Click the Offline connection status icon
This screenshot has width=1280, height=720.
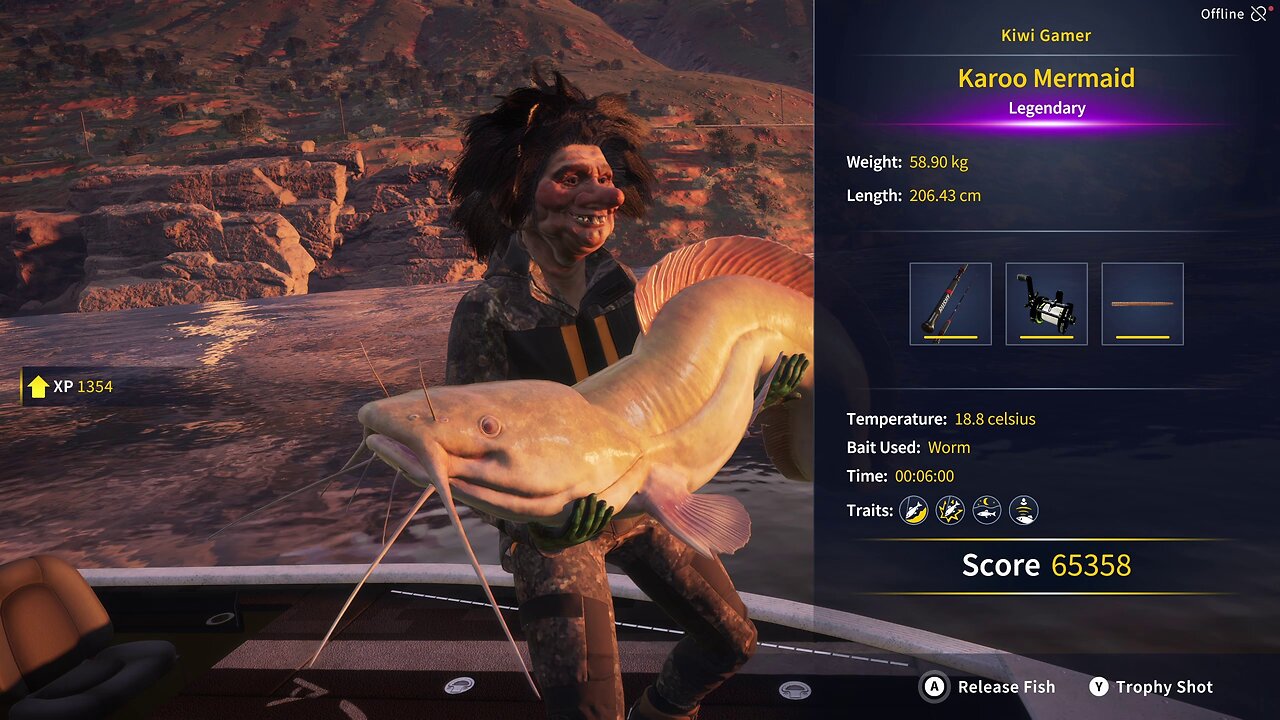pos(1259,14)
